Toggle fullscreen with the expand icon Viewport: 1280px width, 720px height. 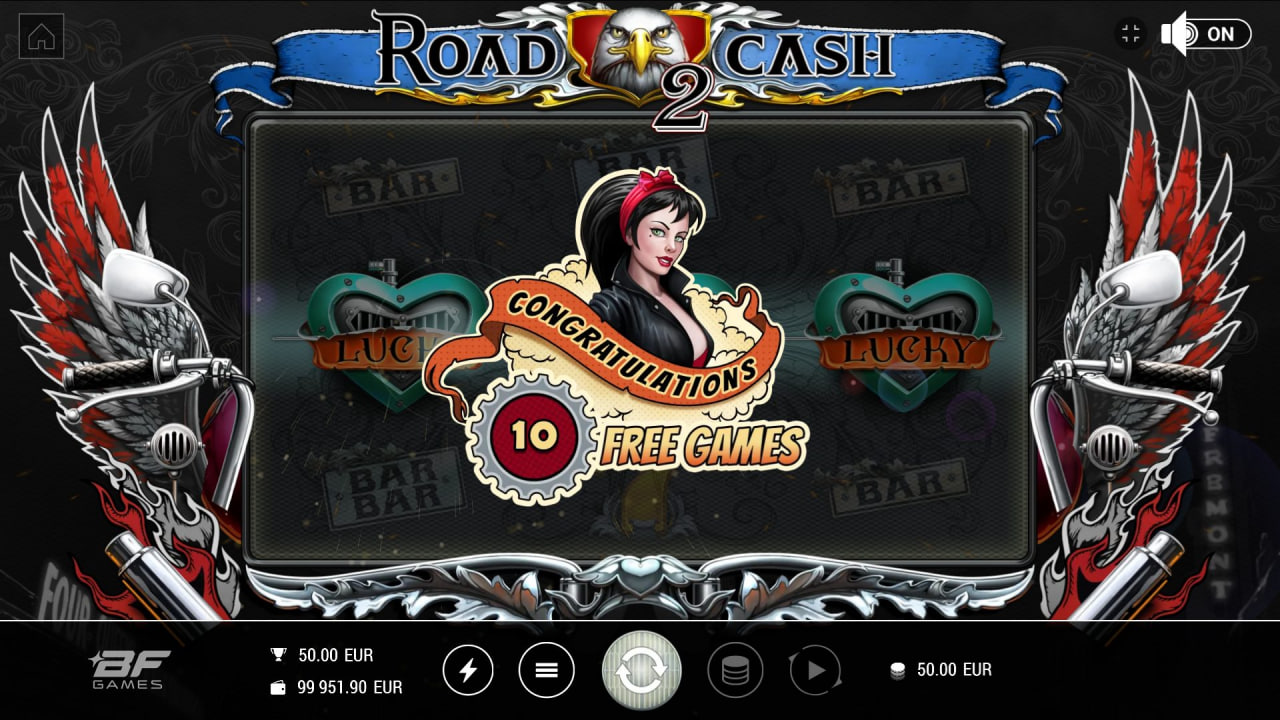pos(1131,33)
